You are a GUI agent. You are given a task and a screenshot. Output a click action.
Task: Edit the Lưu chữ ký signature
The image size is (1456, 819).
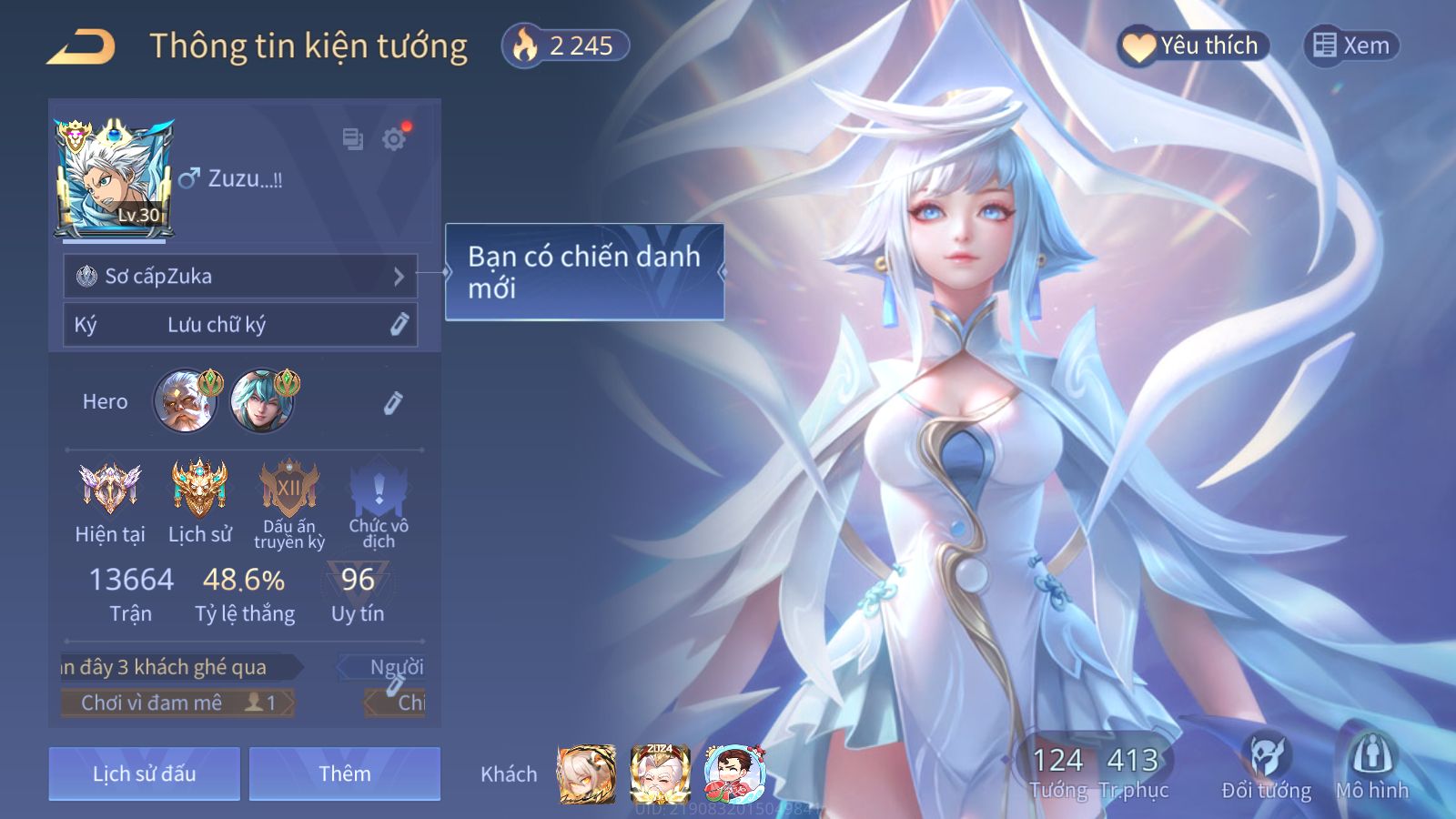tap(399, 325)
